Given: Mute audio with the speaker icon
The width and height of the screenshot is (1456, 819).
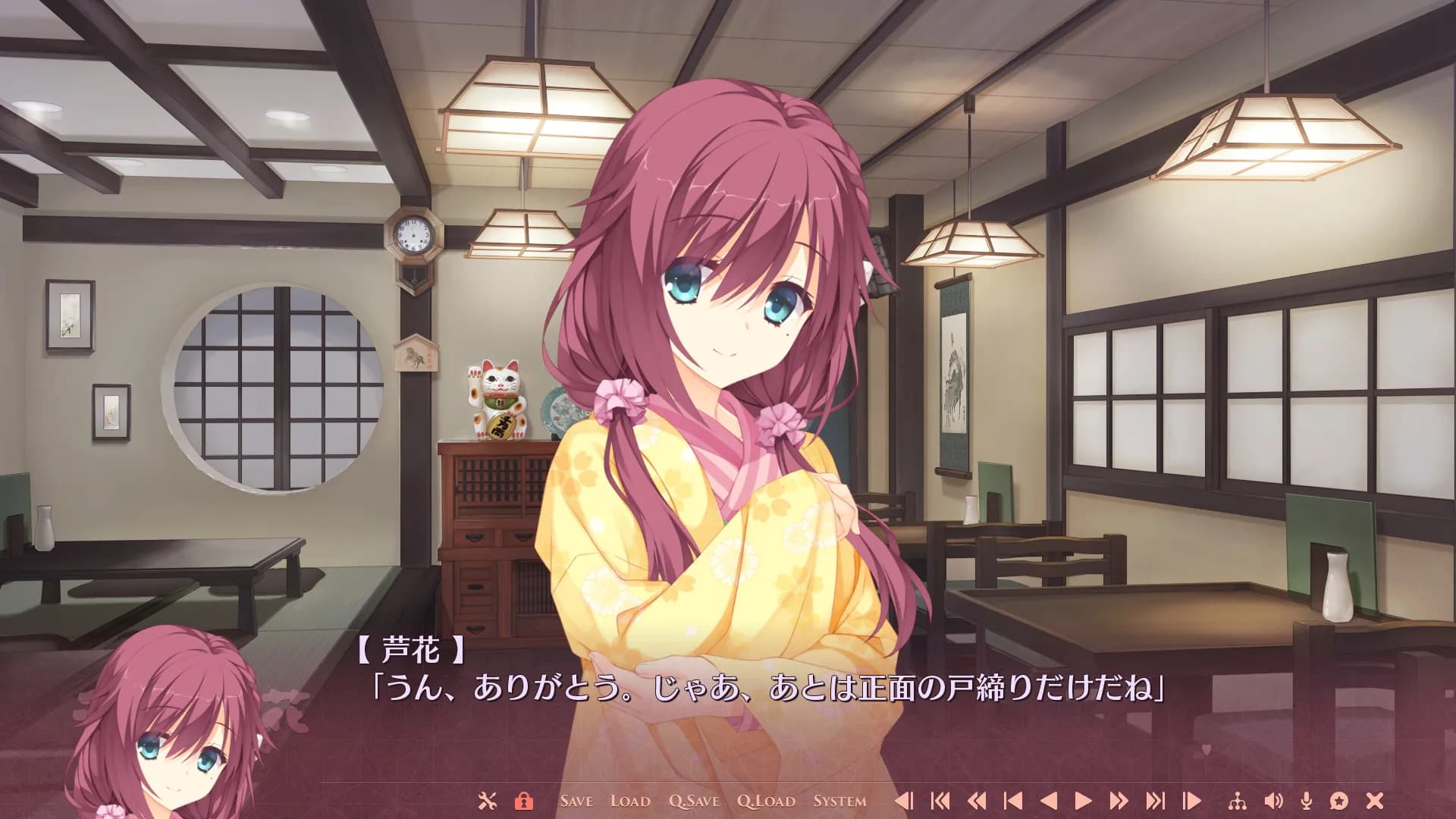Looking at the screenshot, I should 1272,800.
